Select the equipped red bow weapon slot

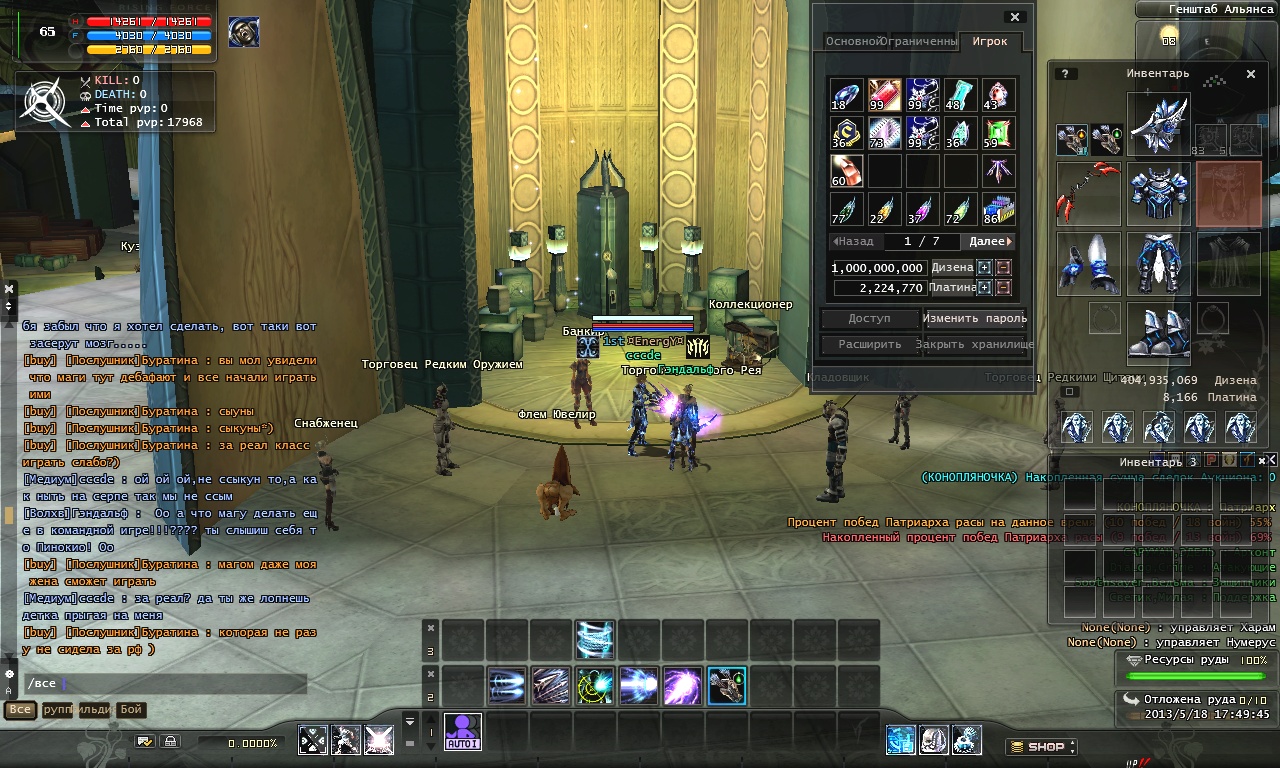[1089, 194]
